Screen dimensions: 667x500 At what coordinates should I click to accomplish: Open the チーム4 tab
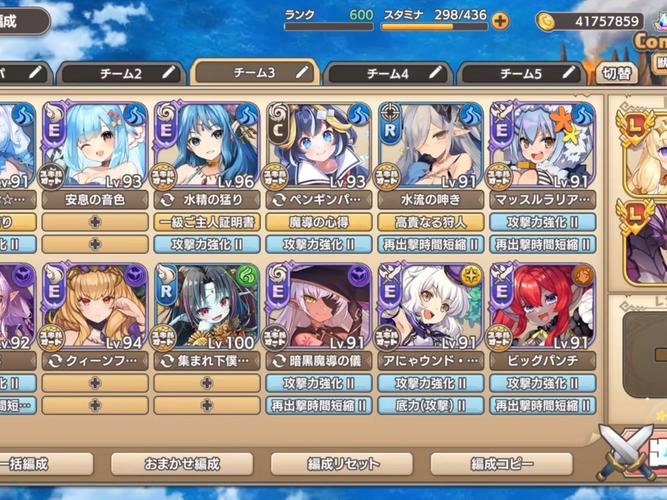[387, 73]
